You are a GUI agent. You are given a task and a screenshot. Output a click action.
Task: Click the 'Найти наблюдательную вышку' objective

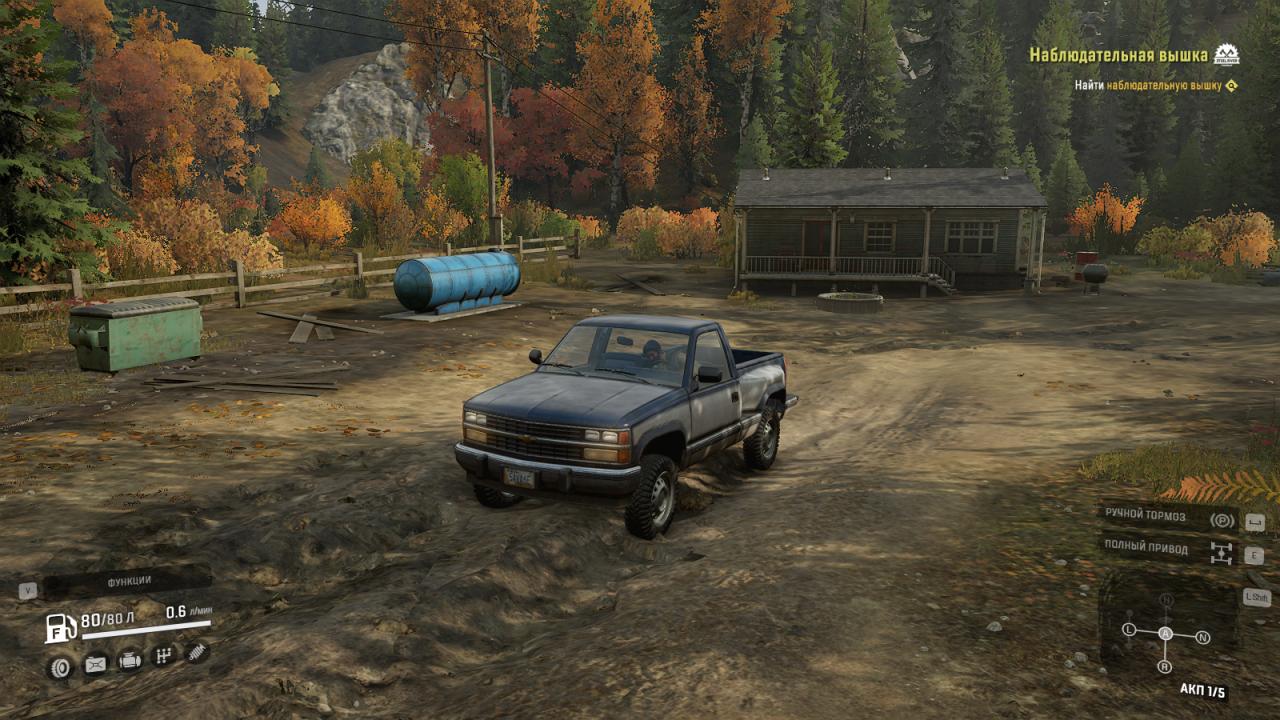coord(1148,86)
